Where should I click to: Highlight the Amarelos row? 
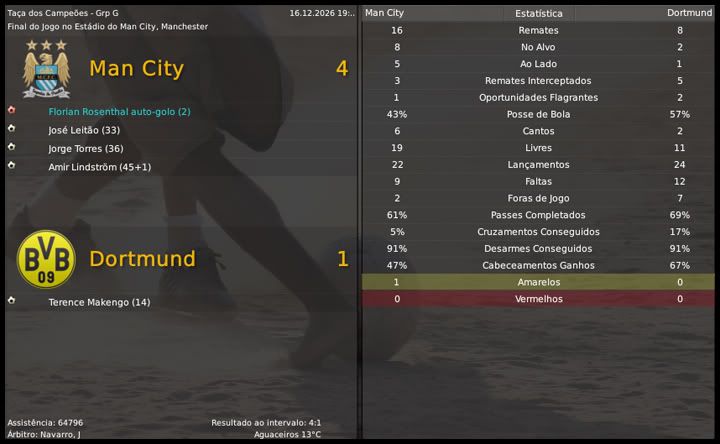pyautogui.click(x=538, y=282)
